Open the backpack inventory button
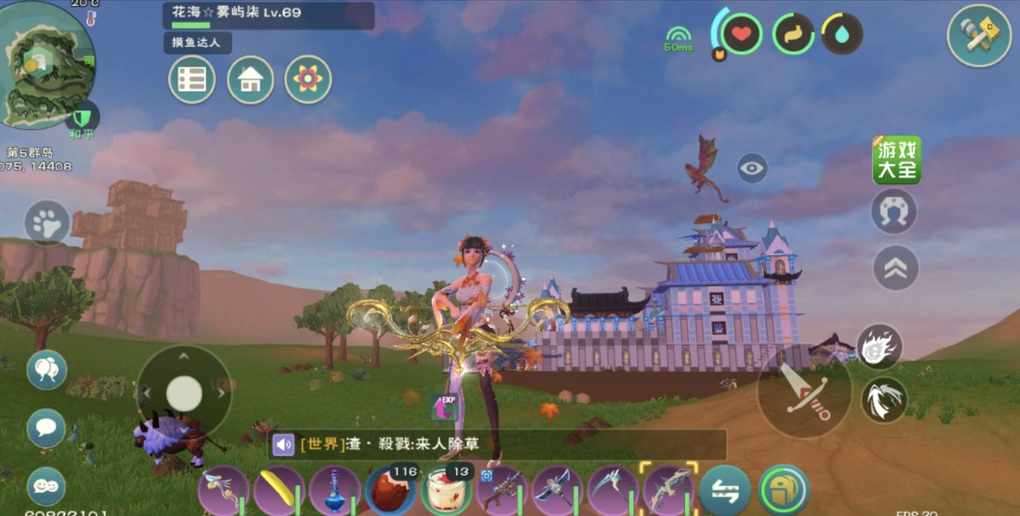 pyautogui.click(x=784, y=491)
